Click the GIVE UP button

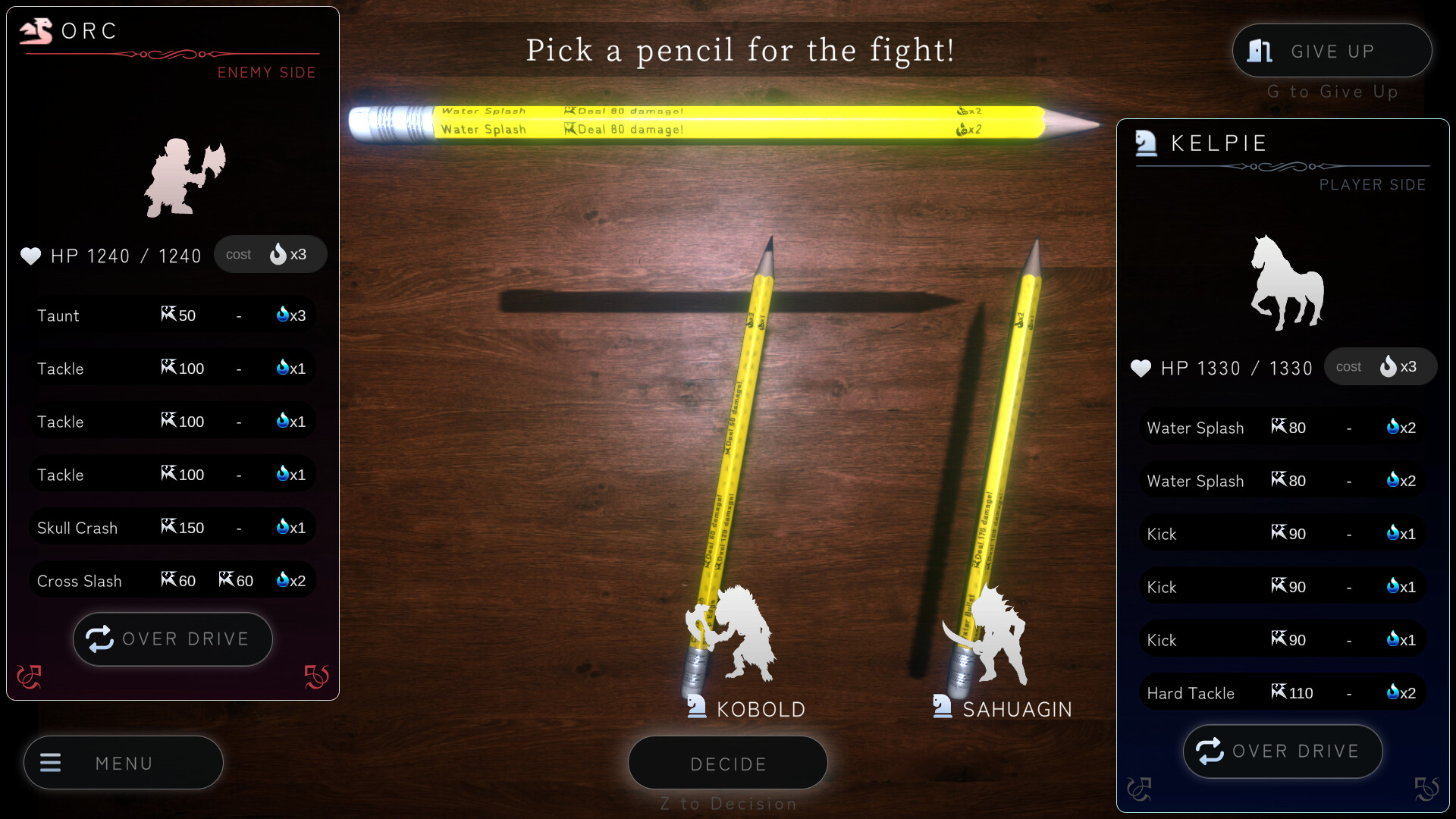coord(1332,50)
